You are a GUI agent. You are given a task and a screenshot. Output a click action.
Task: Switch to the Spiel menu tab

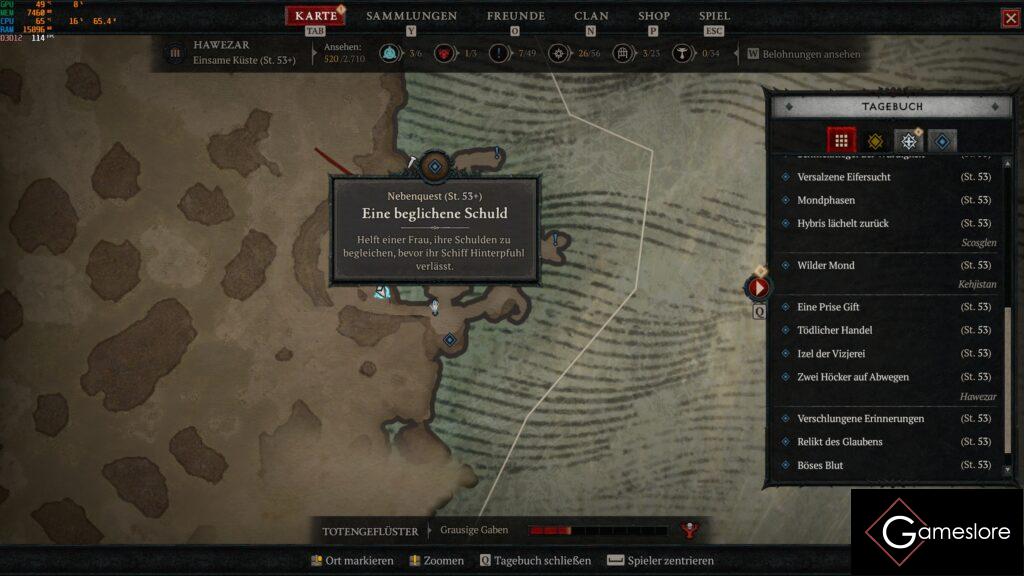click(714, 16)
